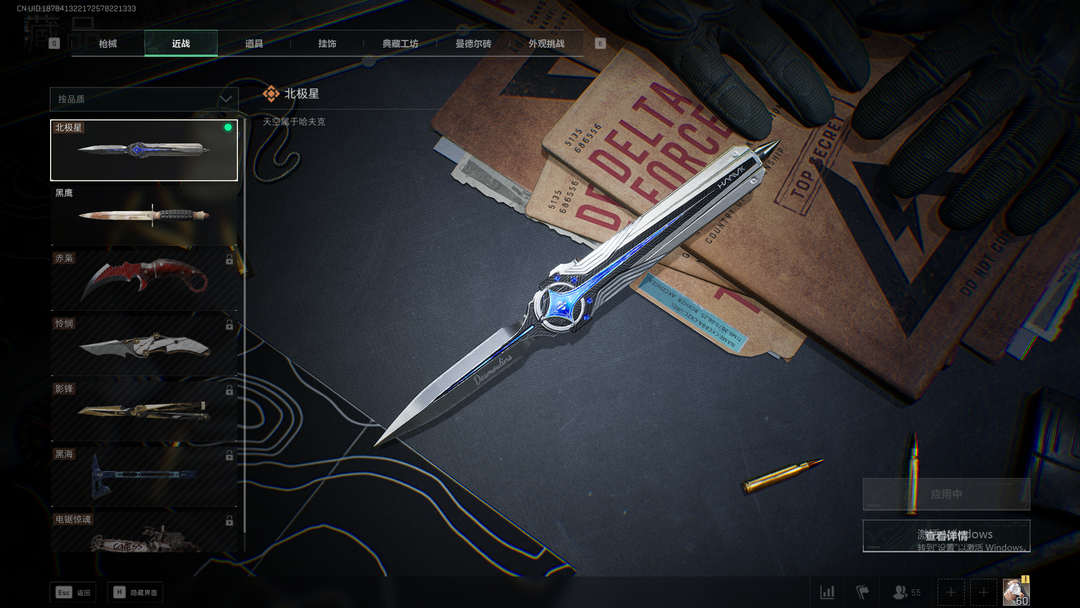This screenshot has height=608, width=1080.
Task: Select the 近战 (melee) tab
Action: [x=181, y=44]
